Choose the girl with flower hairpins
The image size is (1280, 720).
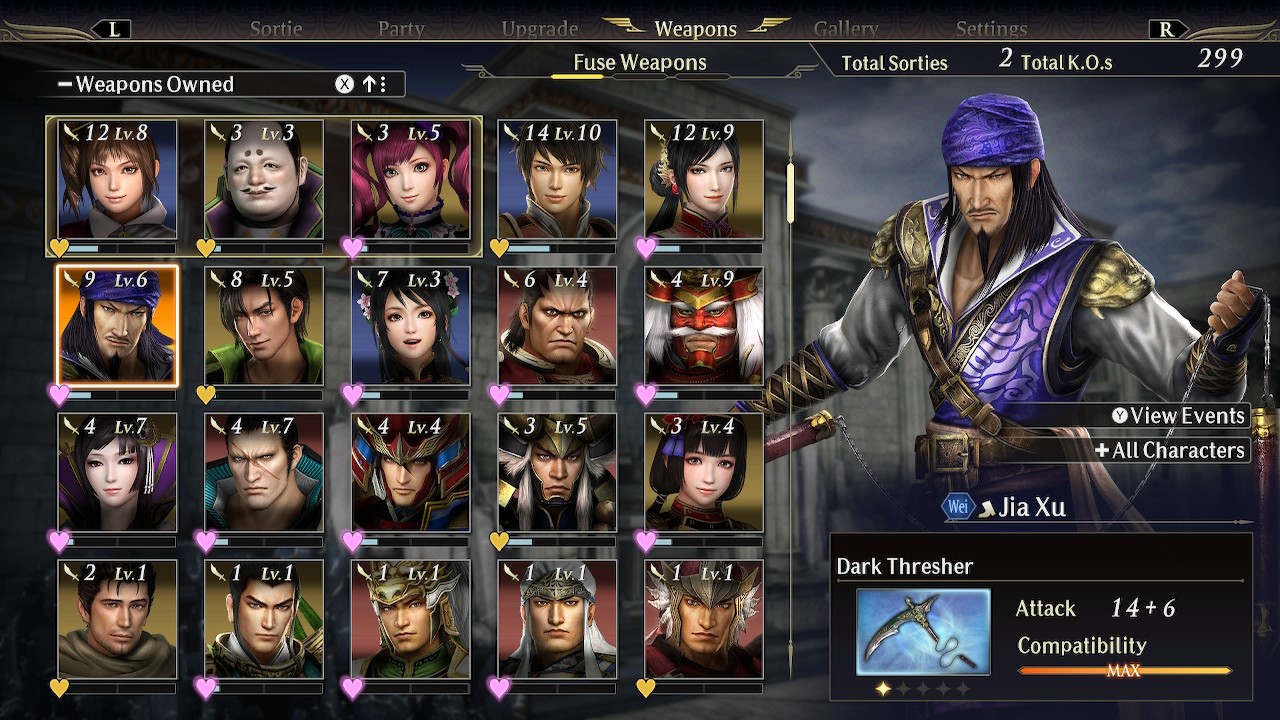(410, 326)
